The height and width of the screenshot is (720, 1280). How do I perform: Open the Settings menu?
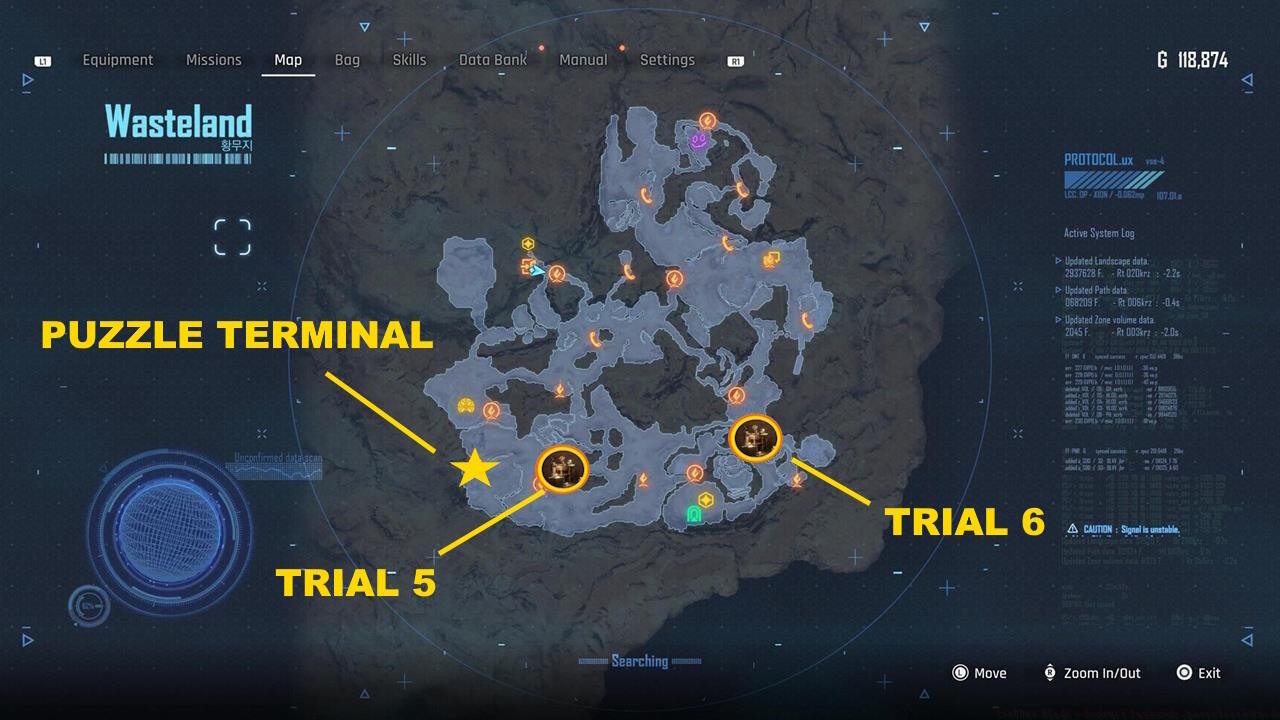click(667, 60)
